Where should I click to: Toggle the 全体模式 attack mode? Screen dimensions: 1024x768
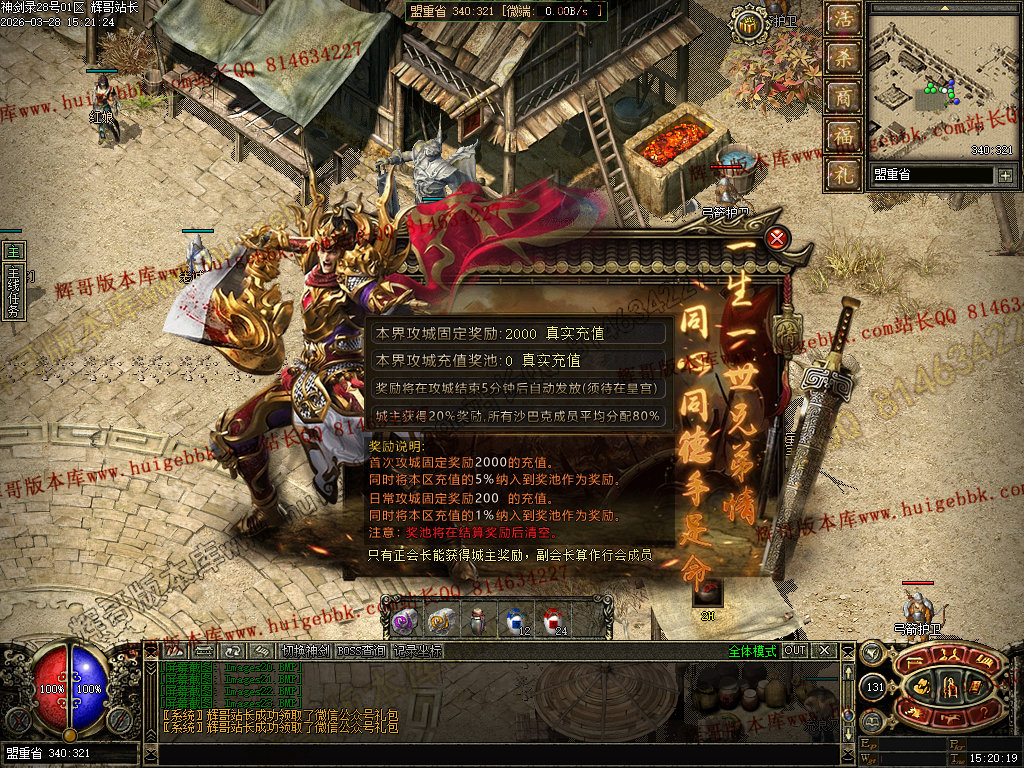pyautogui.click(x=751, y=651)
